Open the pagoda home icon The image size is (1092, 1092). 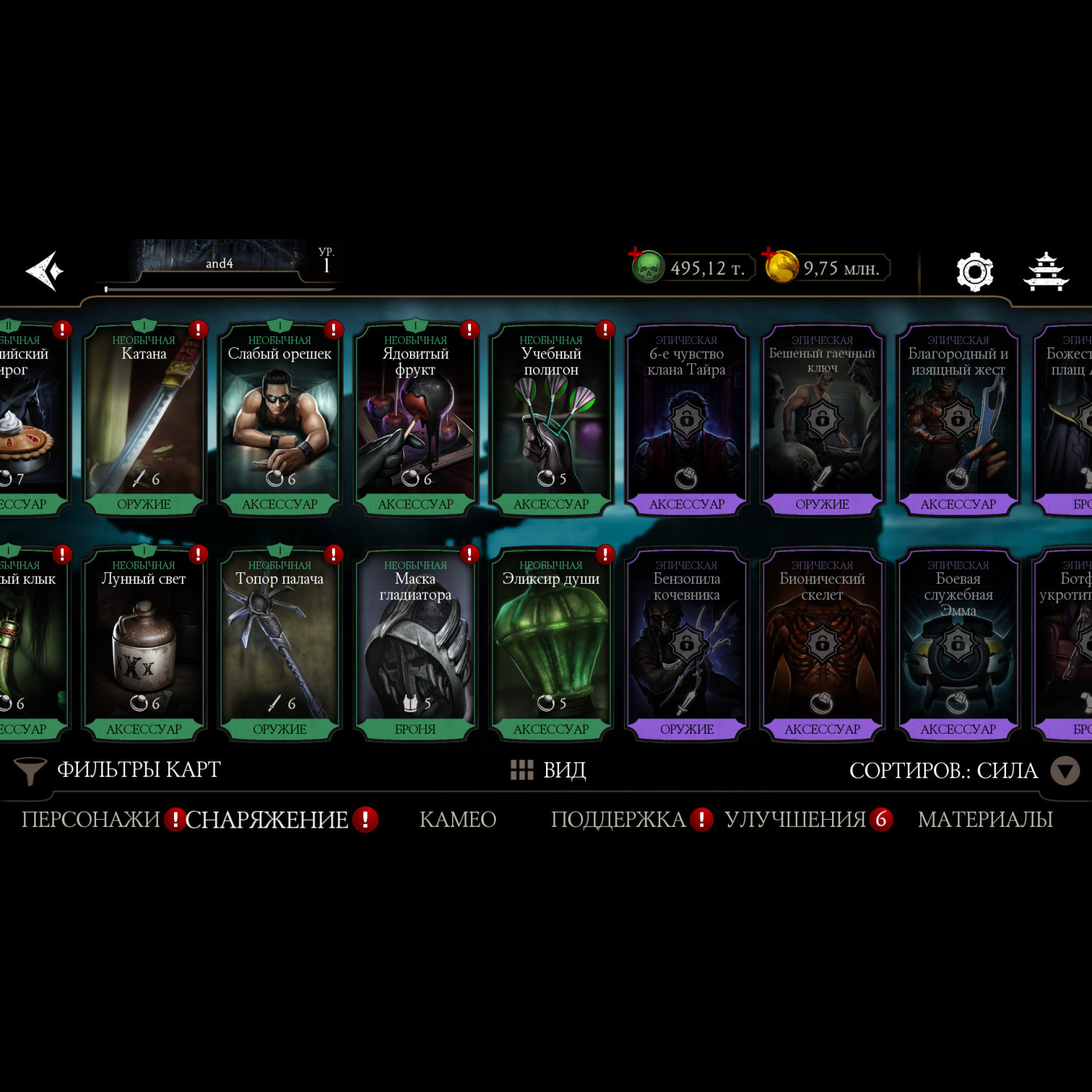1045,272
